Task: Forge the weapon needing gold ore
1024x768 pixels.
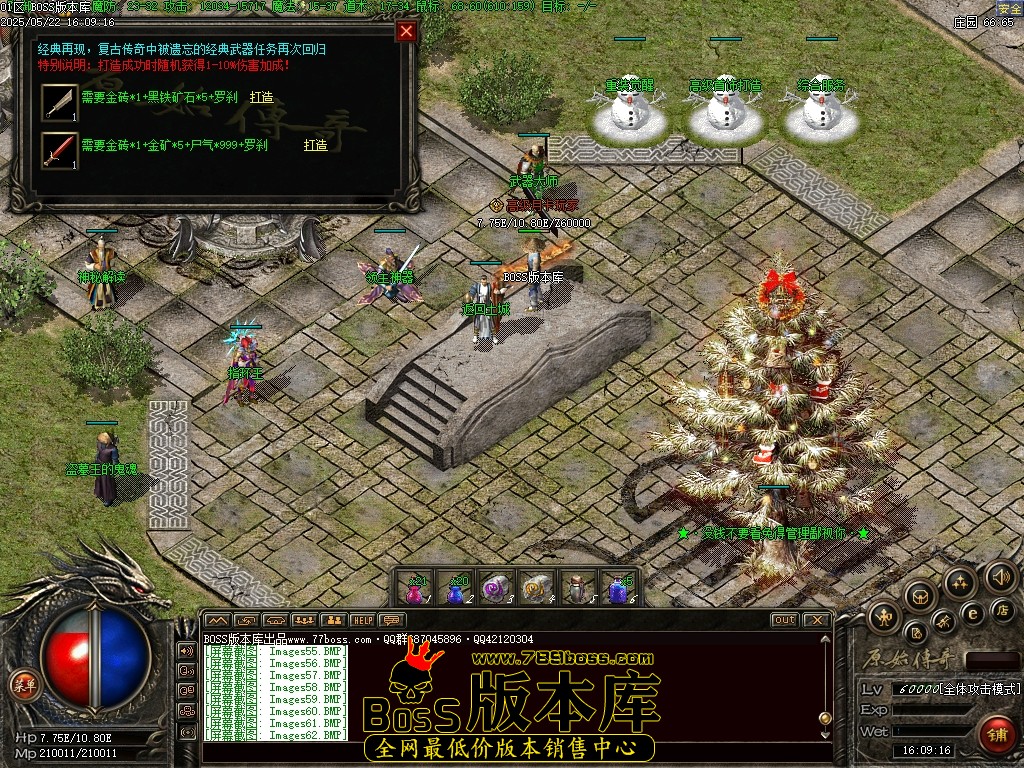Action: (x=315, y=146)
